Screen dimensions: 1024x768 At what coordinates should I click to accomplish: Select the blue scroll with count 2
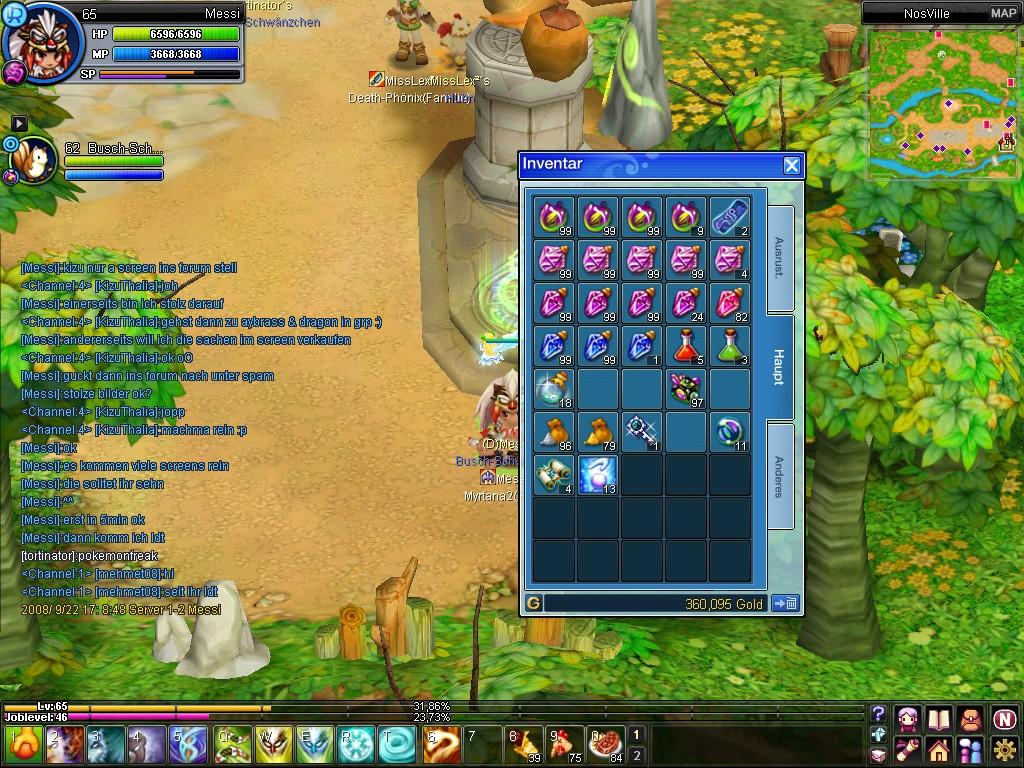[731, 216]
